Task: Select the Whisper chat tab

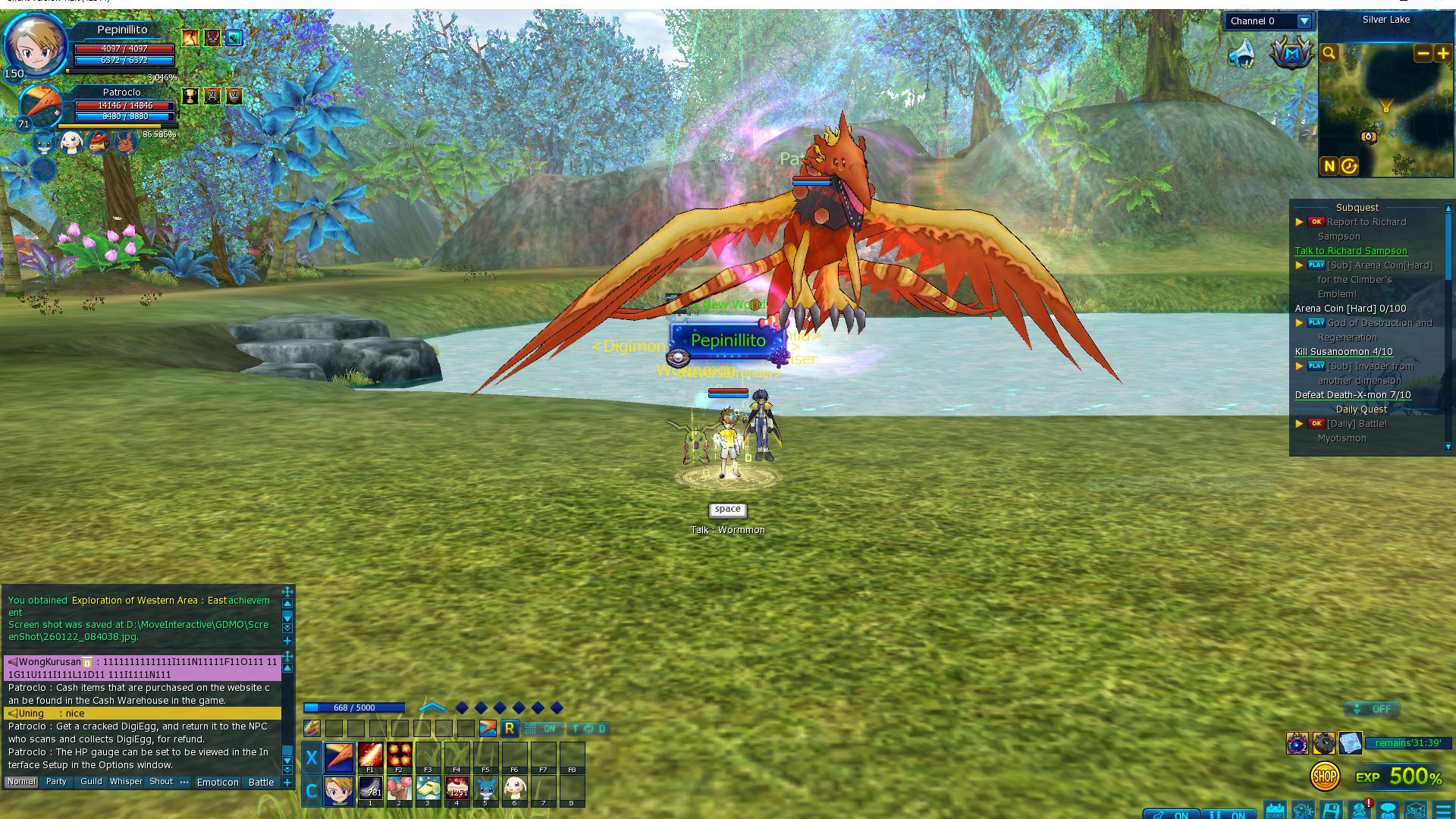Action: point(126,782)
